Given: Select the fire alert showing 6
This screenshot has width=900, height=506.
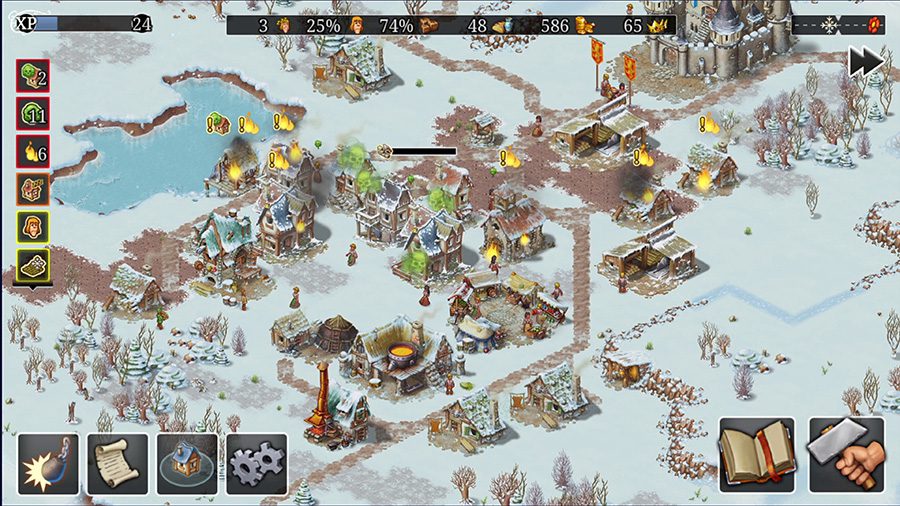Looking at the screenshot, I should click(33, 152).
